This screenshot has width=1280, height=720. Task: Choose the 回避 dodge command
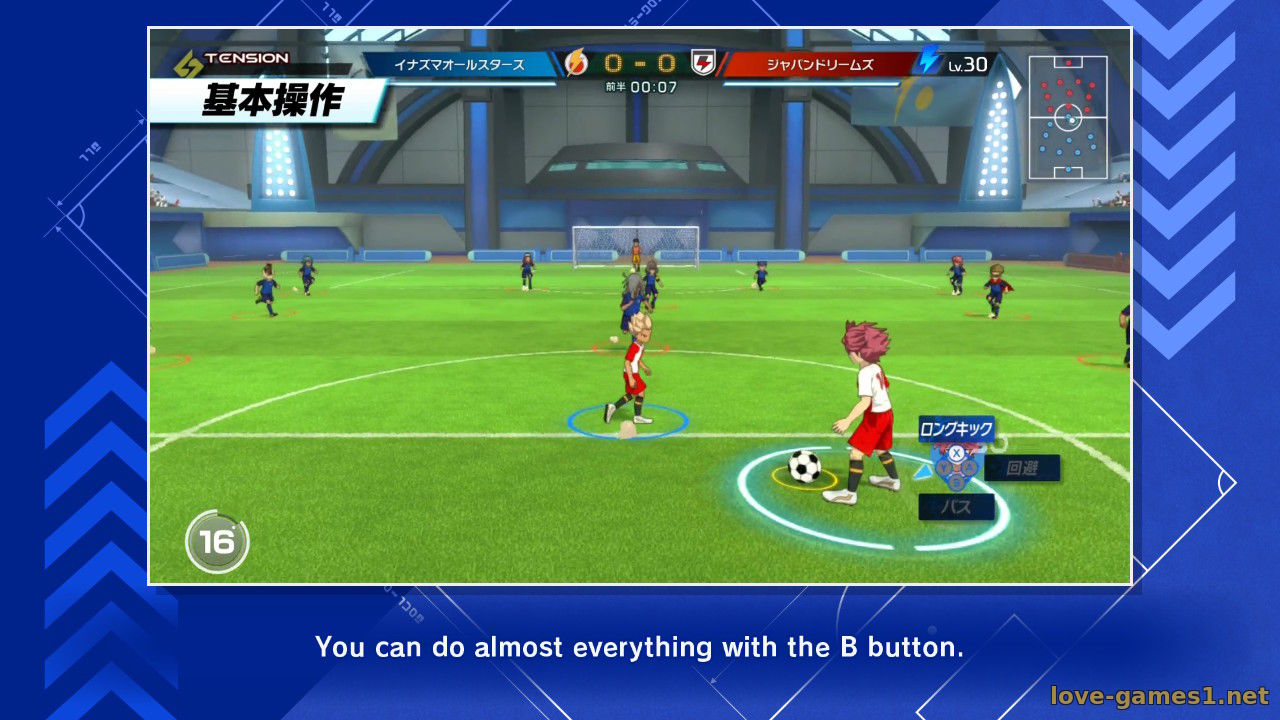(x=1022, y=468)
